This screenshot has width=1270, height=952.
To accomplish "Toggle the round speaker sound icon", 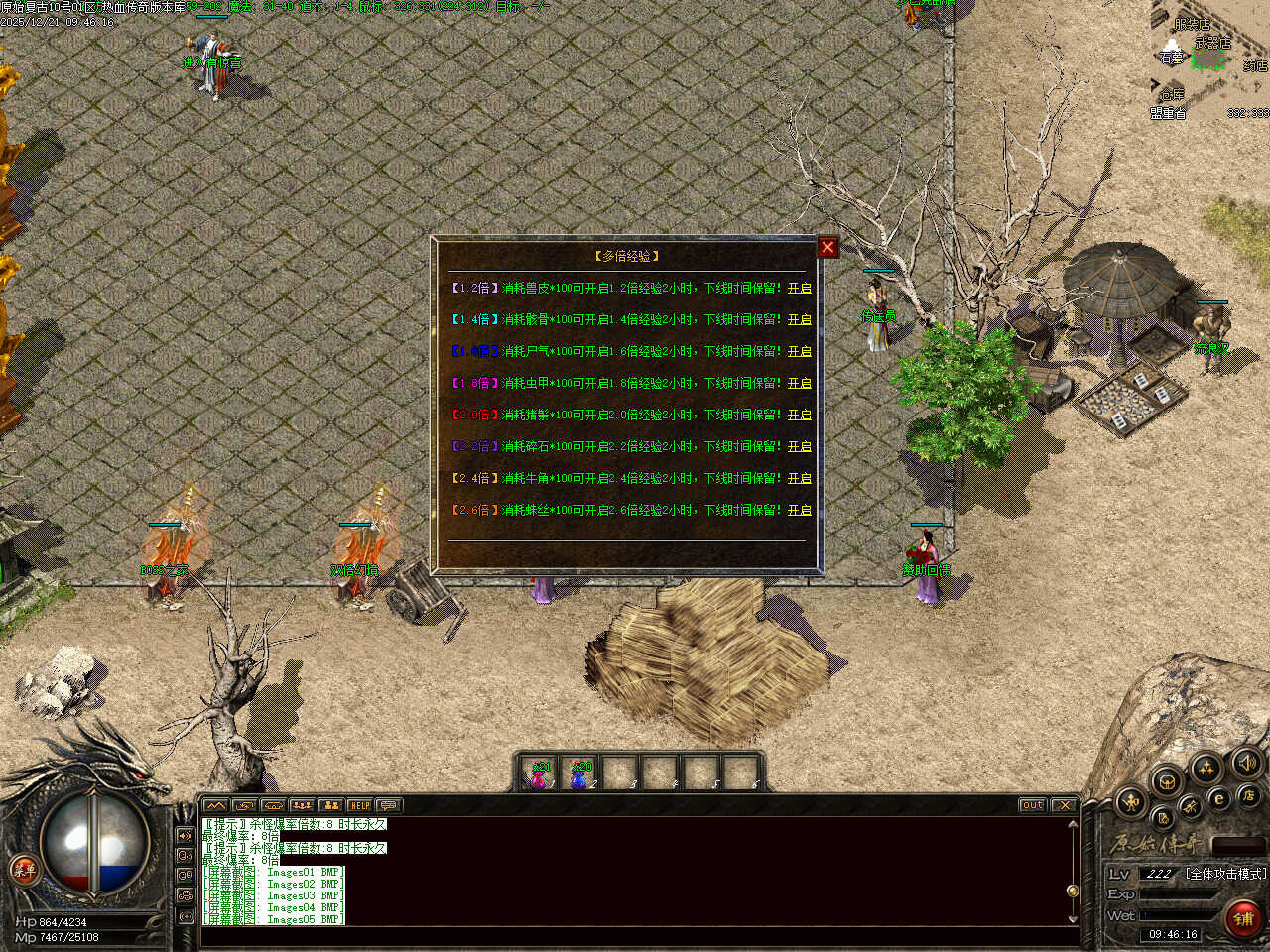I will pos(1246,763).
